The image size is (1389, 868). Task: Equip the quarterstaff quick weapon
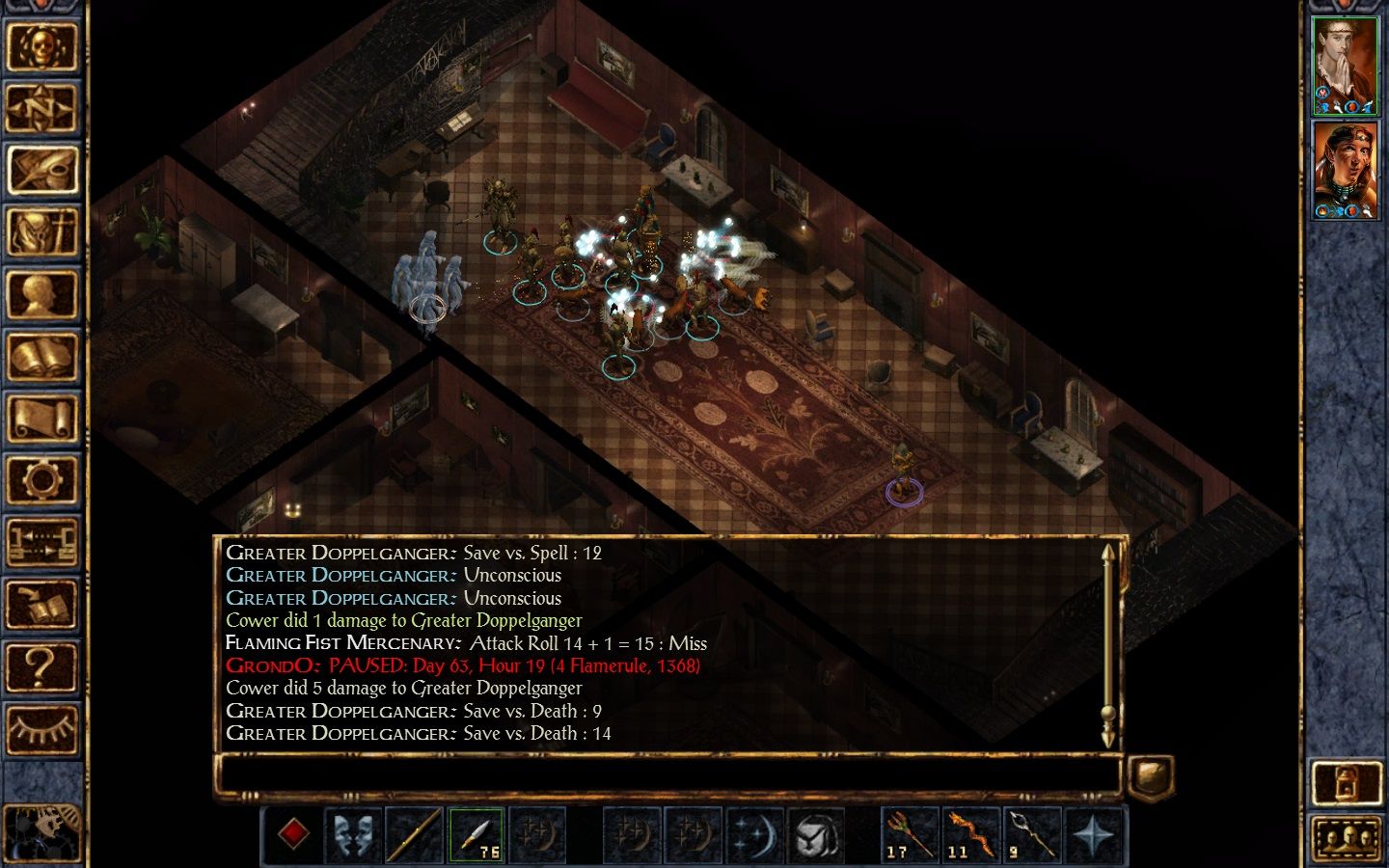tap(415, 833)
